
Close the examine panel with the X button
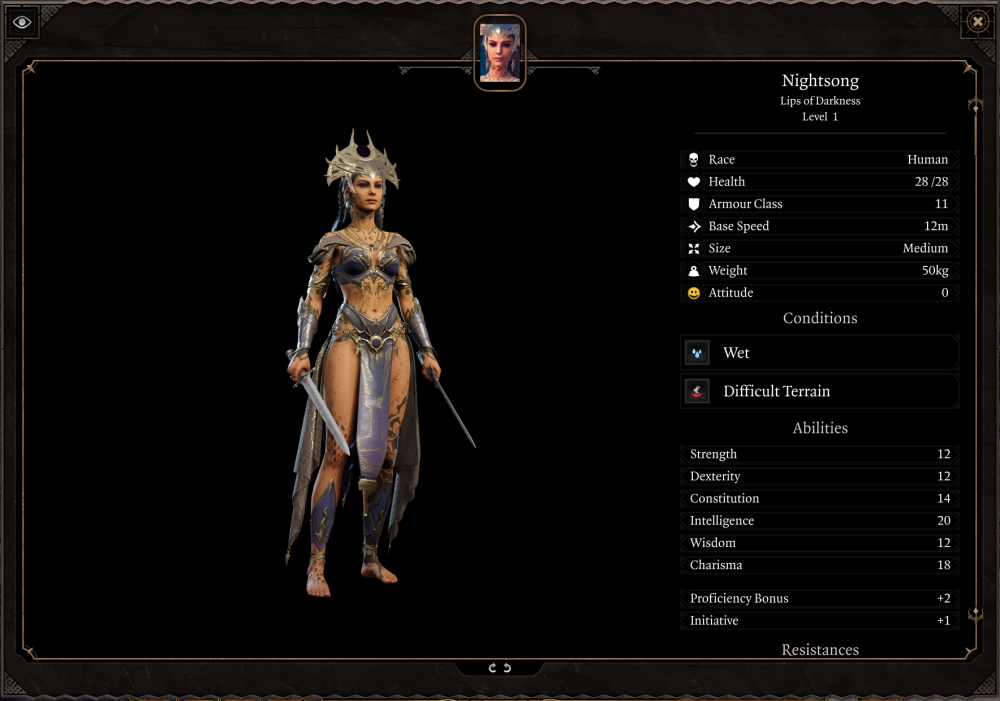(977, 21)
